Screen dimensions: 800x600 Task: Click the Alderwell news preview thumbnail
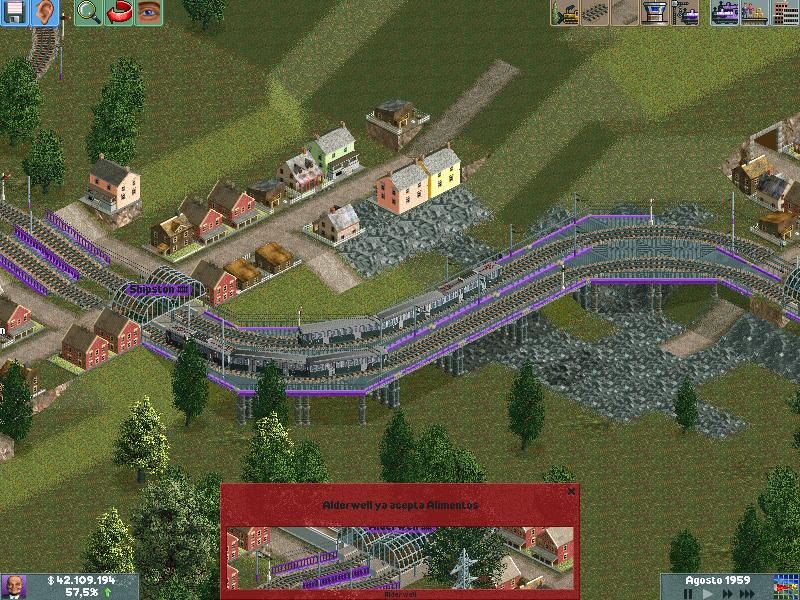(400, 557)
